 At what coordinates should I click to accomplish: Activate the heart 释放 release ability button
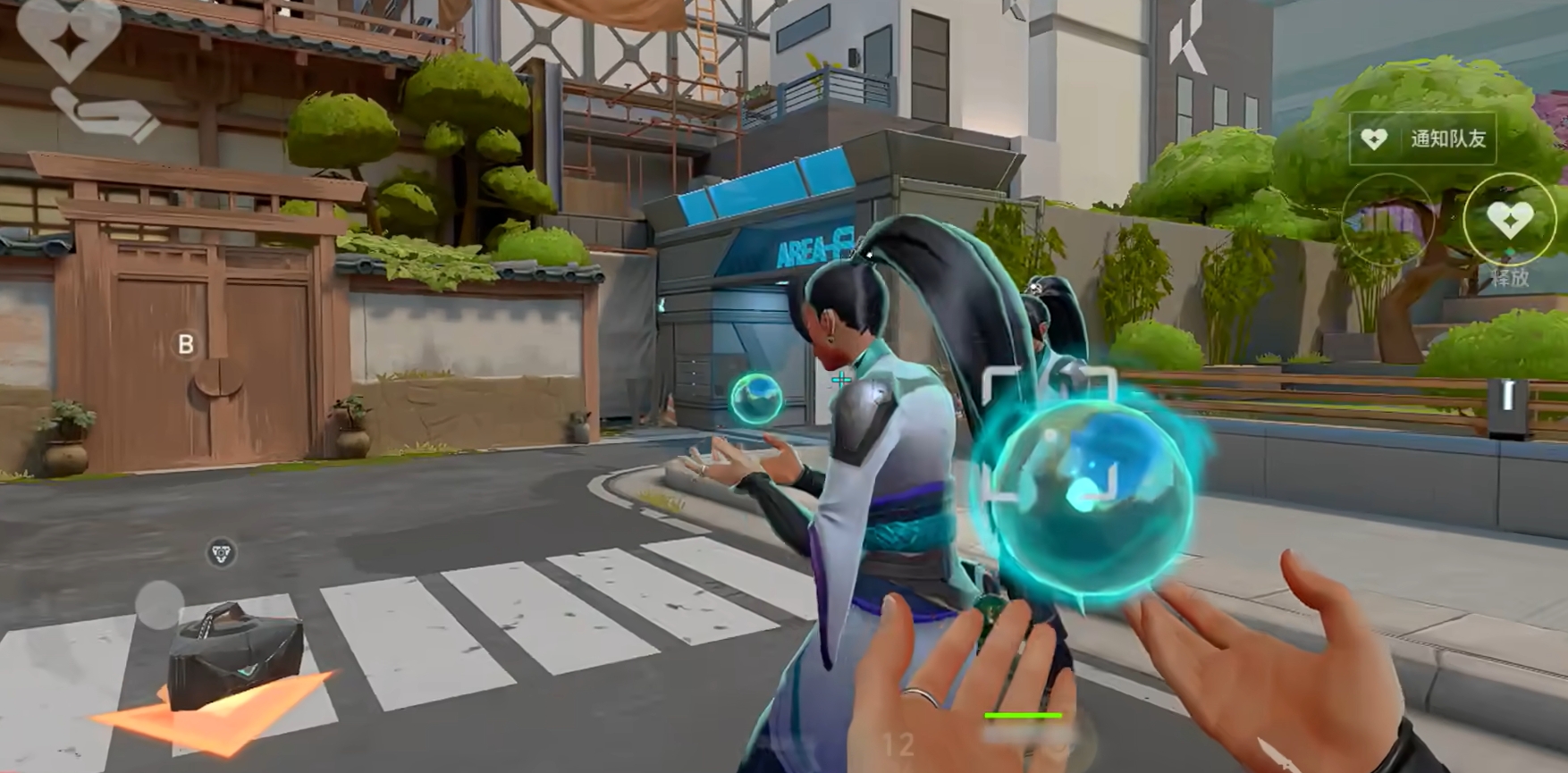tap(1510, 220)
